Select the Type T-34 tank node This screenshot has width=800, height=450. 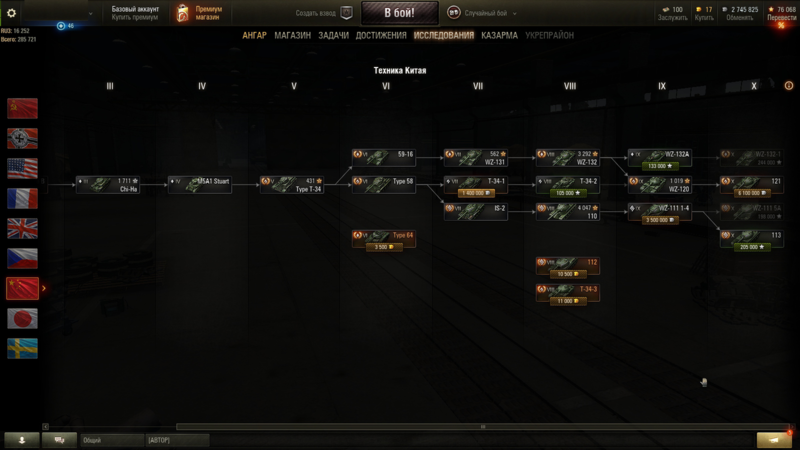pyautogui.click(x=292, y=185)
